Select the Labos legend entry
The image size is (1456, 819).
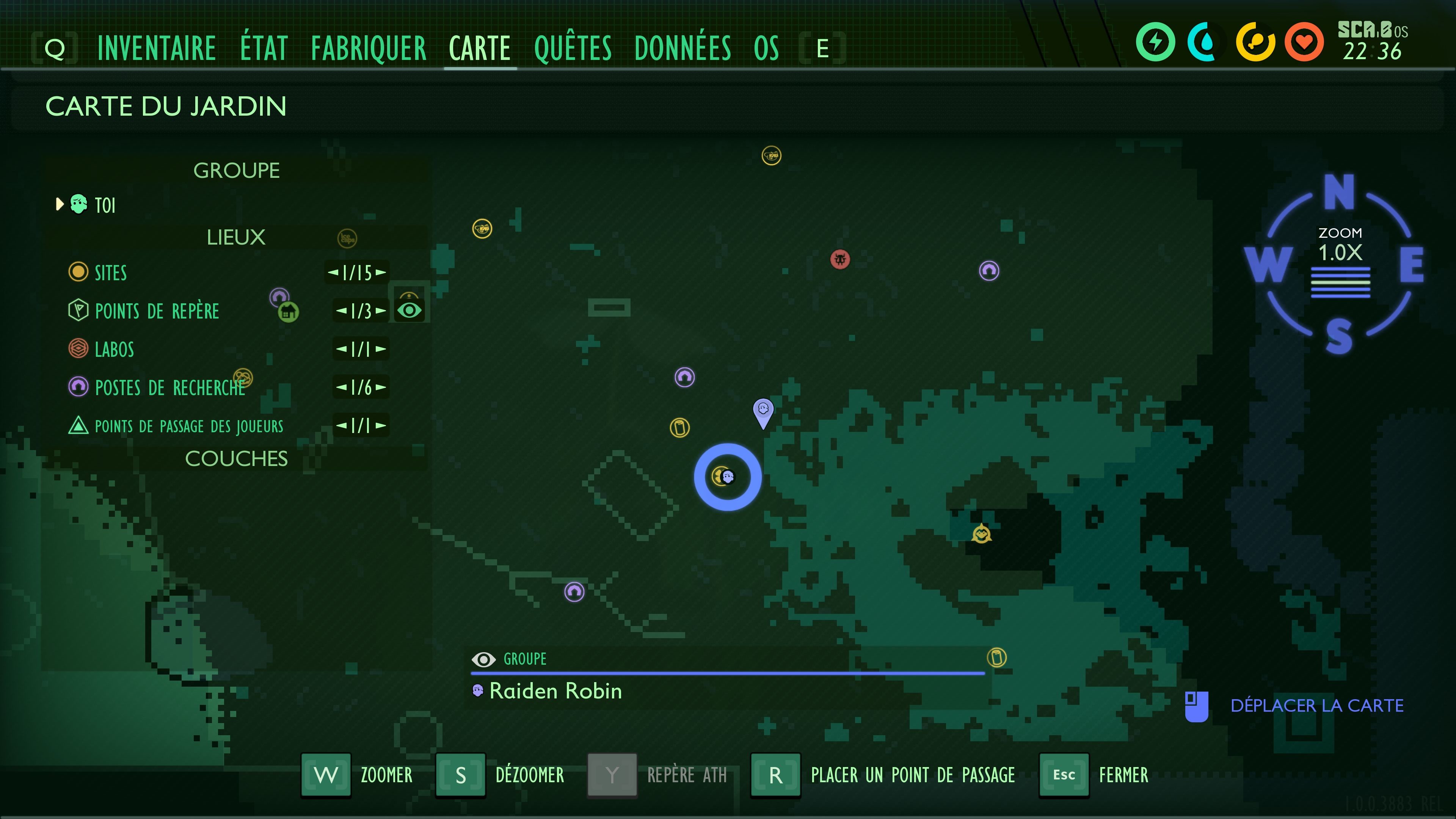(x=114, y=349)
